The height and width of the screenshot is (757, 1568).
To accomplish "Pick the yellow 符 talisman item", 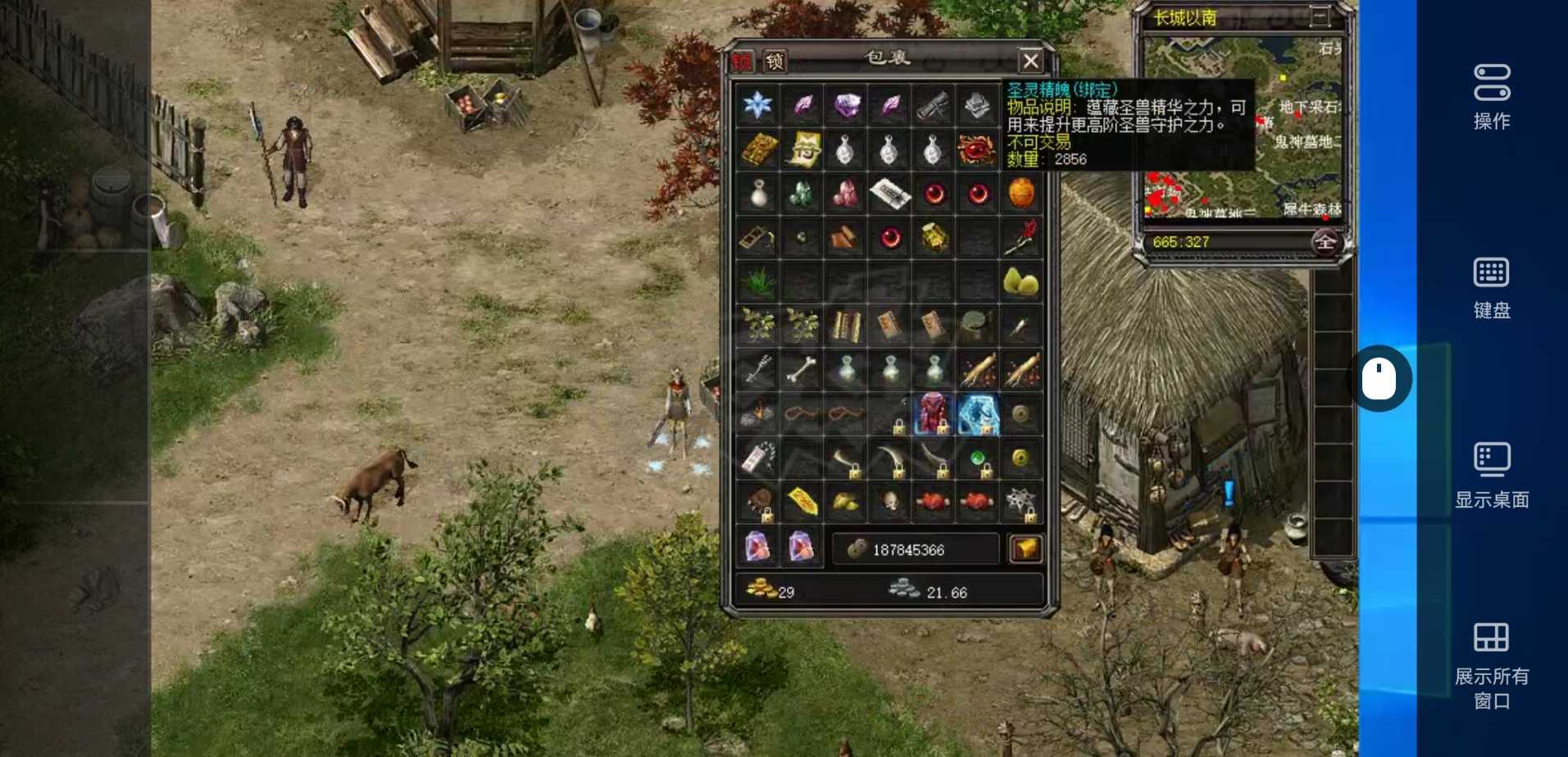I will (x=802, y=149).
